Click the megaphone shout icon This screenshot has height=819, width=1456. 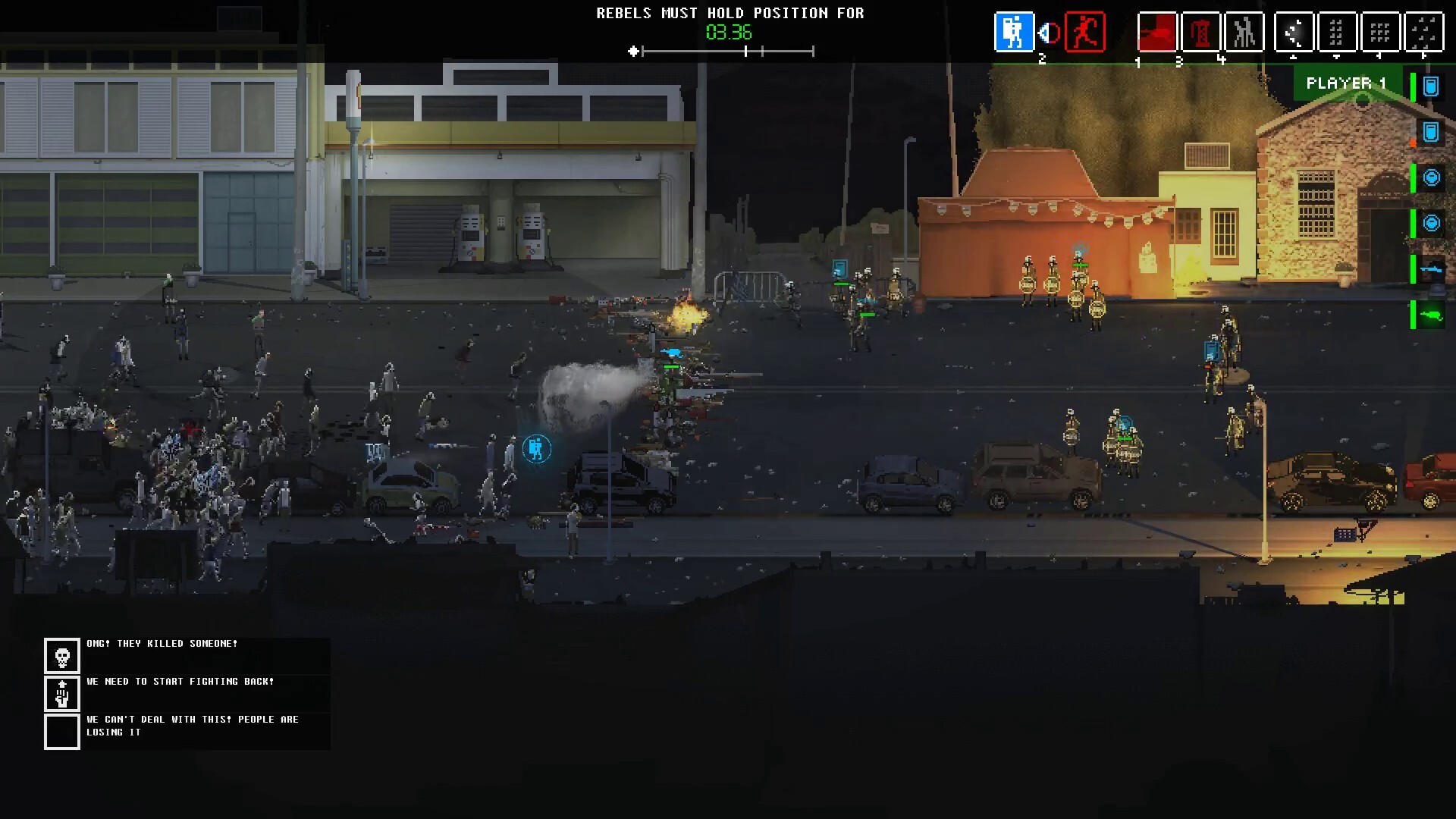(x=1047, y=32)
